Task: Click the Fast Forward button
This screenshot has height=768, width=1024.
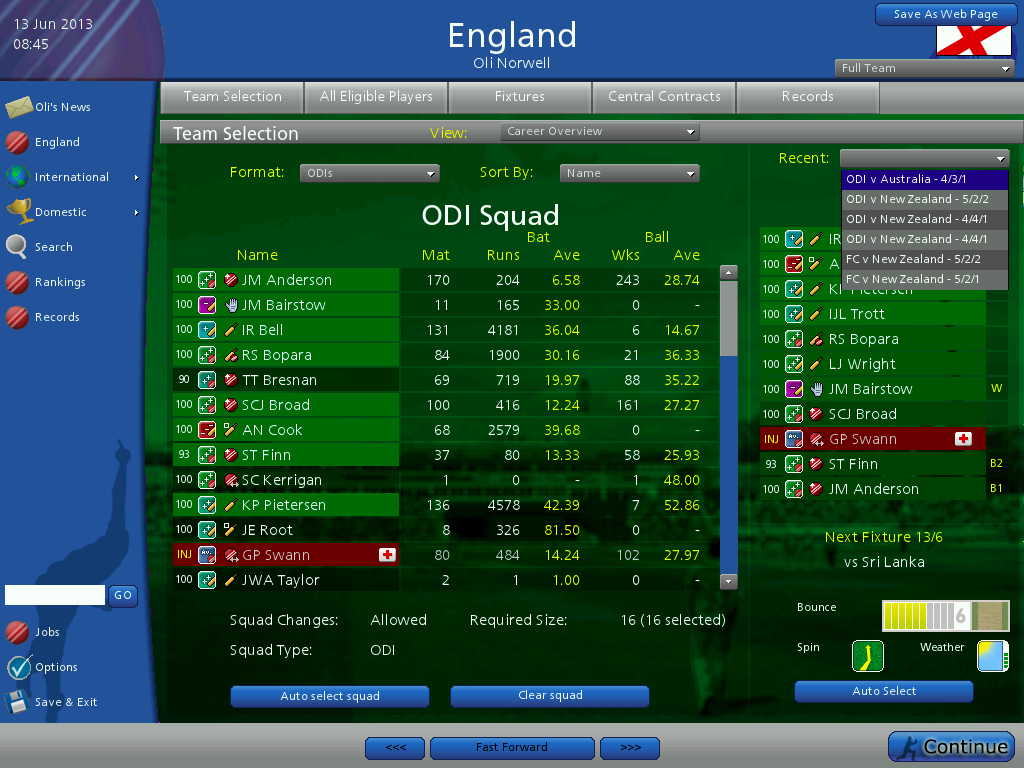Action: point(512,748)
